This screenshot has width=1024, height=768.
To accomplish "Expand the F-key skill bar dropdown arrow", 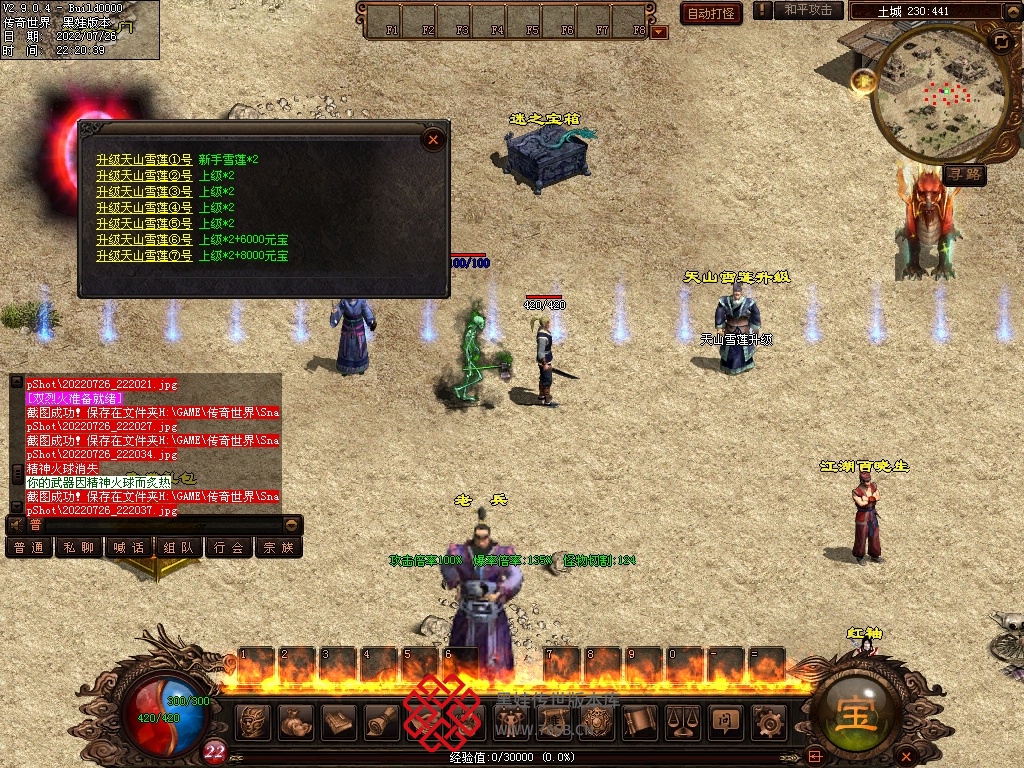I will [659, 31].
